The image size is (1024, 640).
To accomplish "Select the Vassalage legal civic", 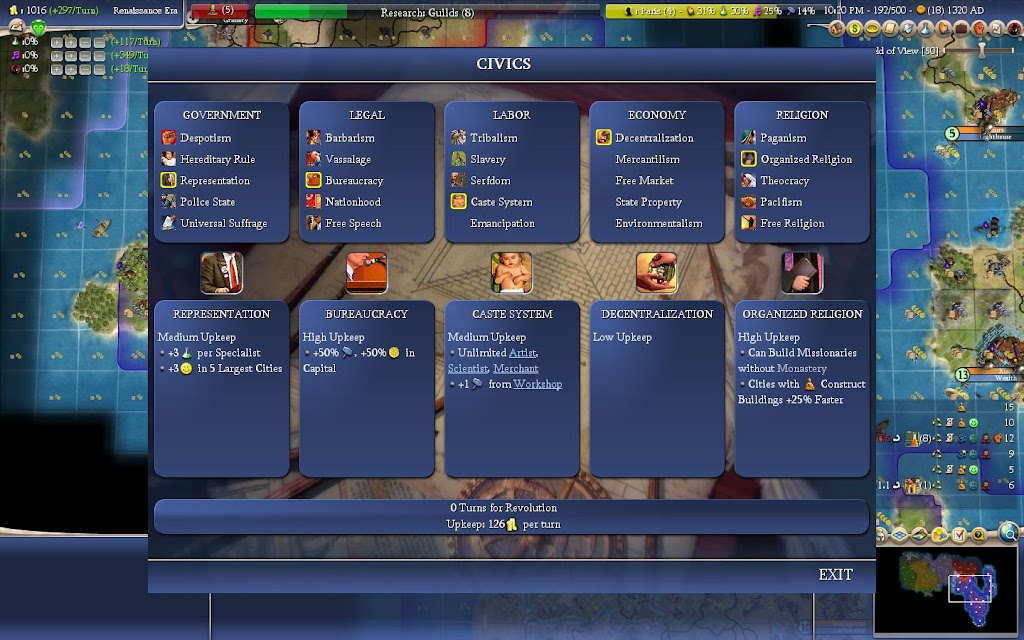I will pos(347,159).
